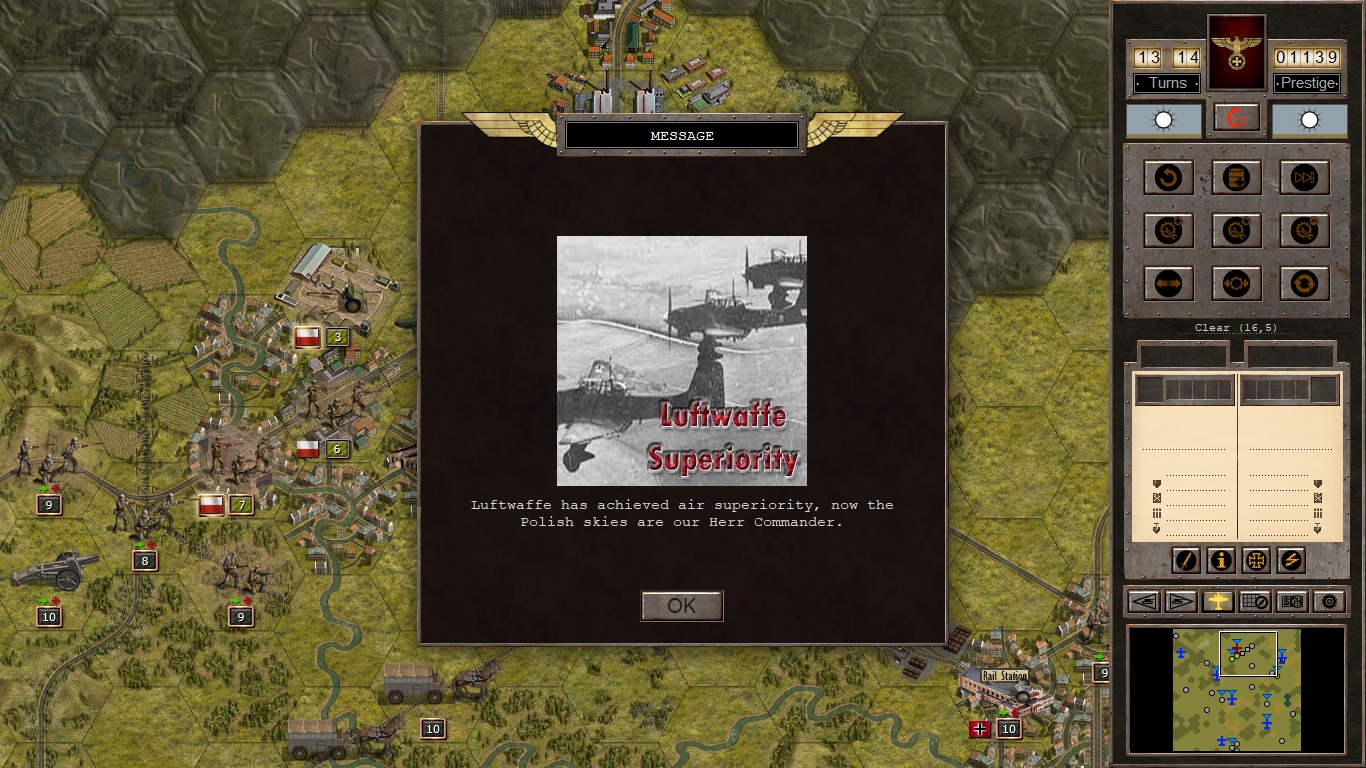Open the settings gear button
The height and width of the screenshot is (768, 1366).
pyautogui.click(x=1328, y=601)
